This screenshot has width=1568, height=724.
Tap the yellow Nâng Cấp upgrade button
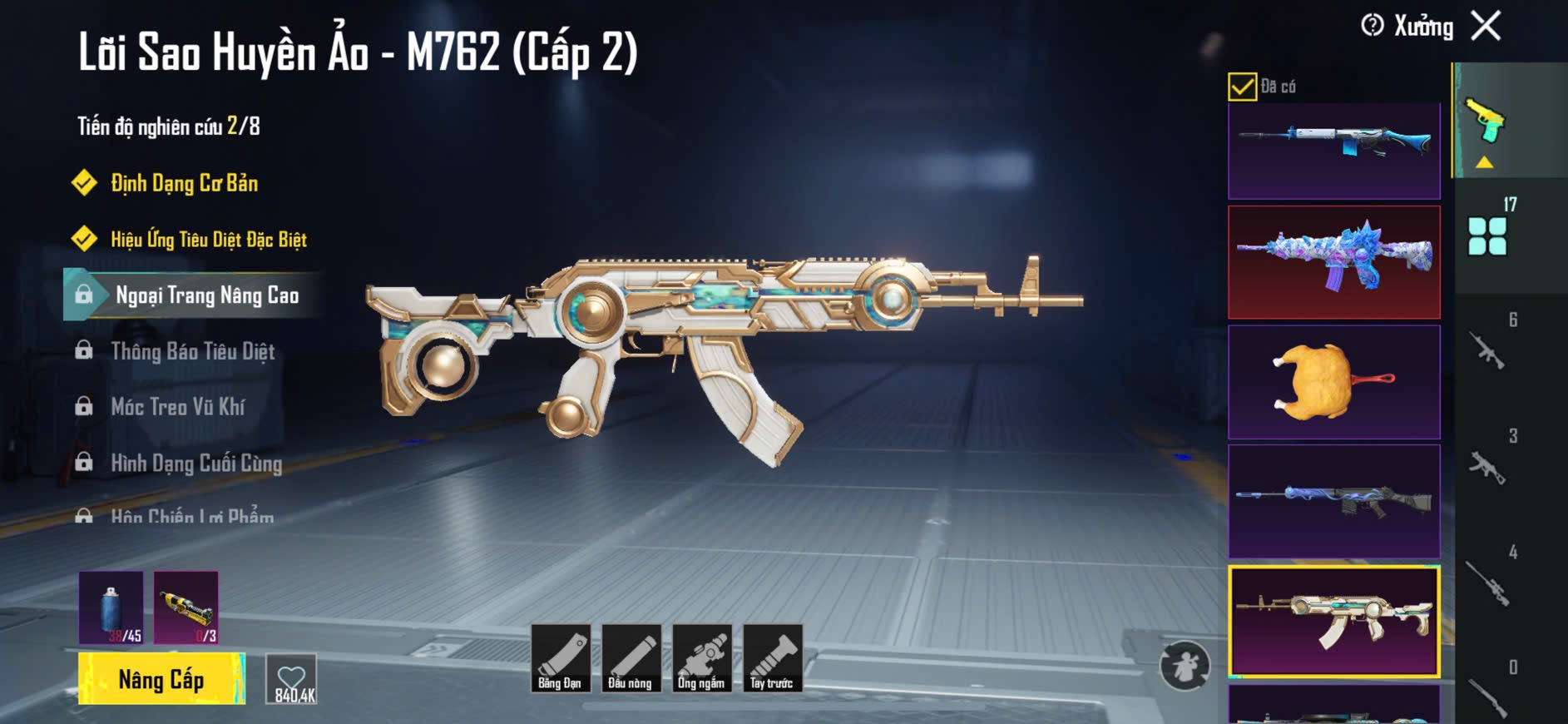(161, 679)
